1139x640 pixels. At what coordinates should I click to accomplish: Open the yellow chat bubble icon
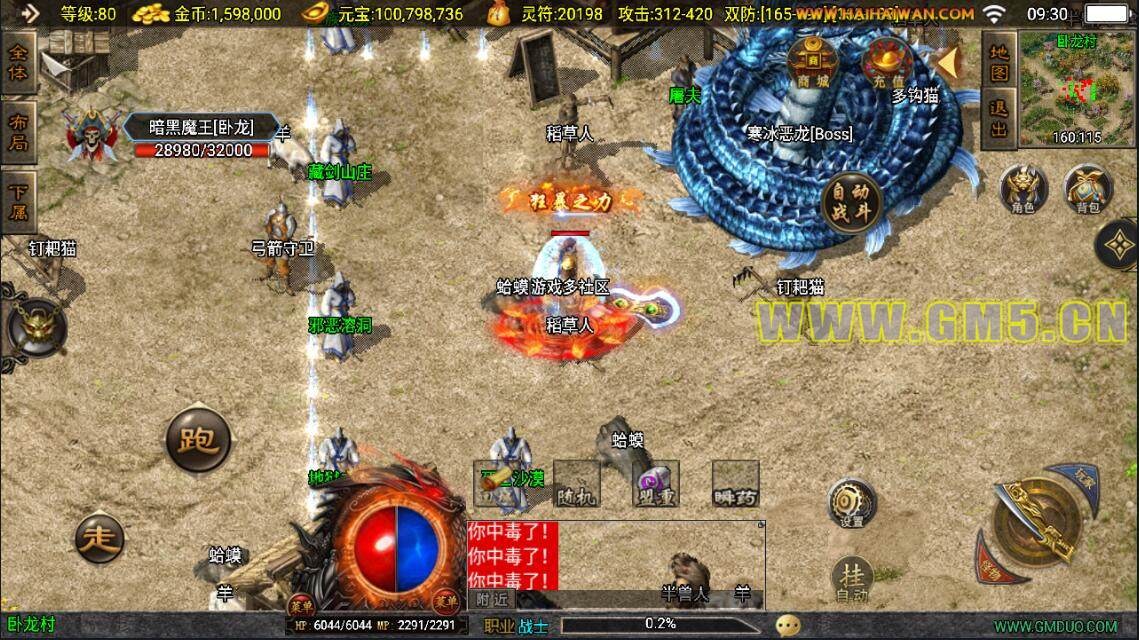point(789,625)
